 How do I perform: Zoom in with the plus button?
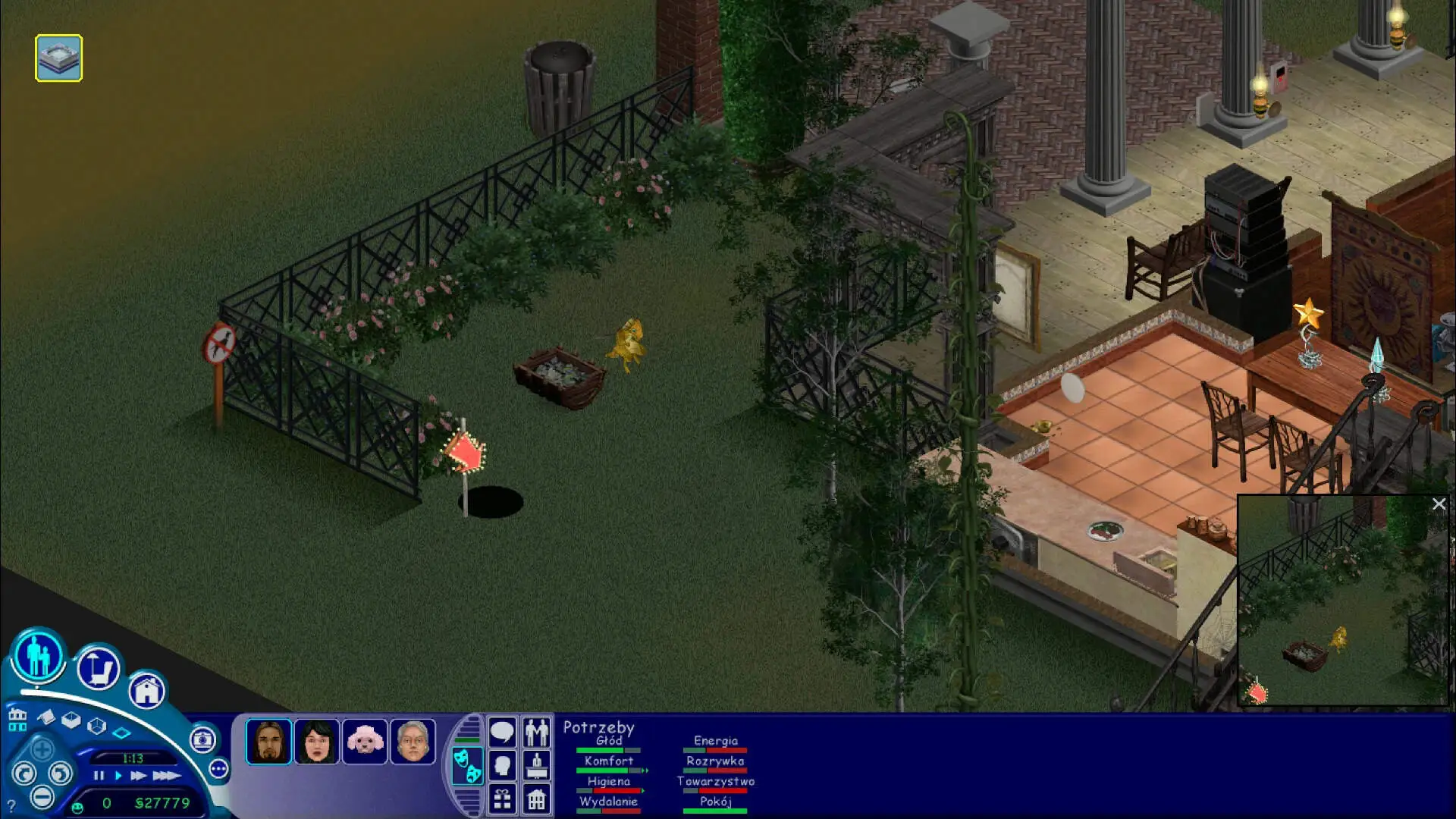[42, 751]
